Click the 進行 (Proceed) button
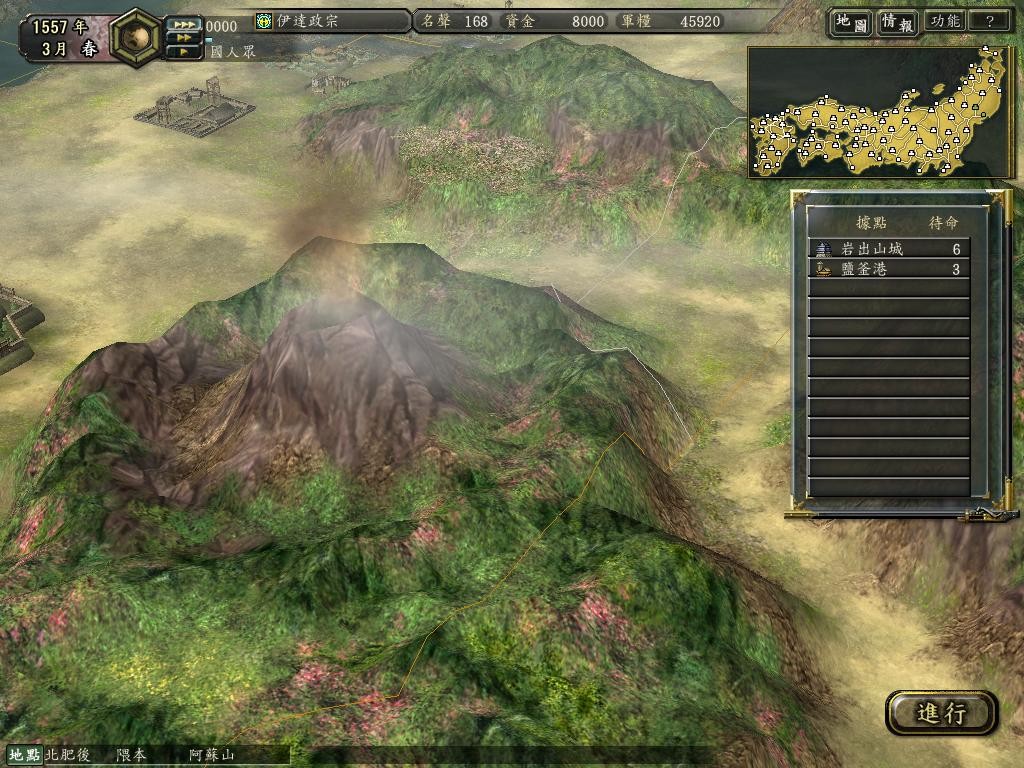1024x768 pixels. pyautogui.click(x=941, y=713)
